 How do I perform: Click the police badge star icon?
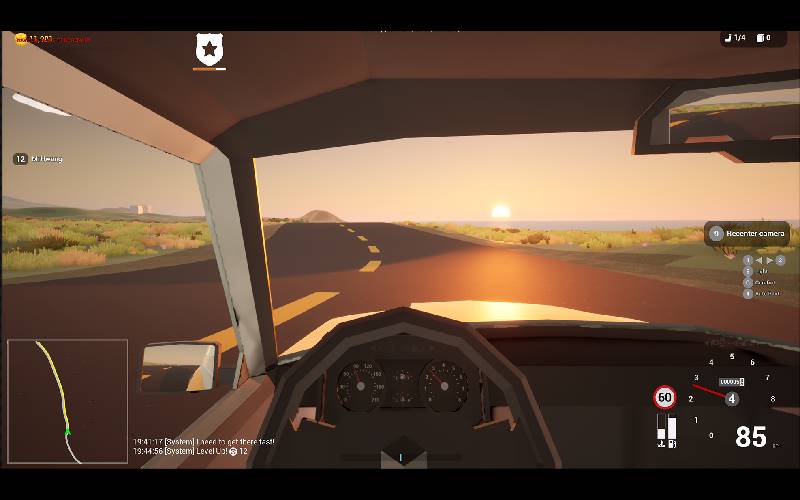tap(209, 48)
